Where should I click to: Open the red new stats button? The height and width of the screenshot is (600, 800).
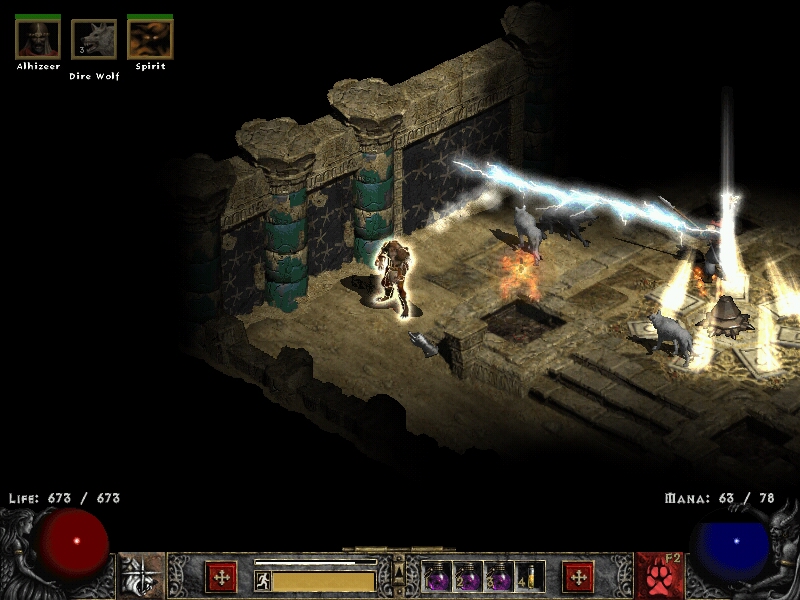(221, 577)
